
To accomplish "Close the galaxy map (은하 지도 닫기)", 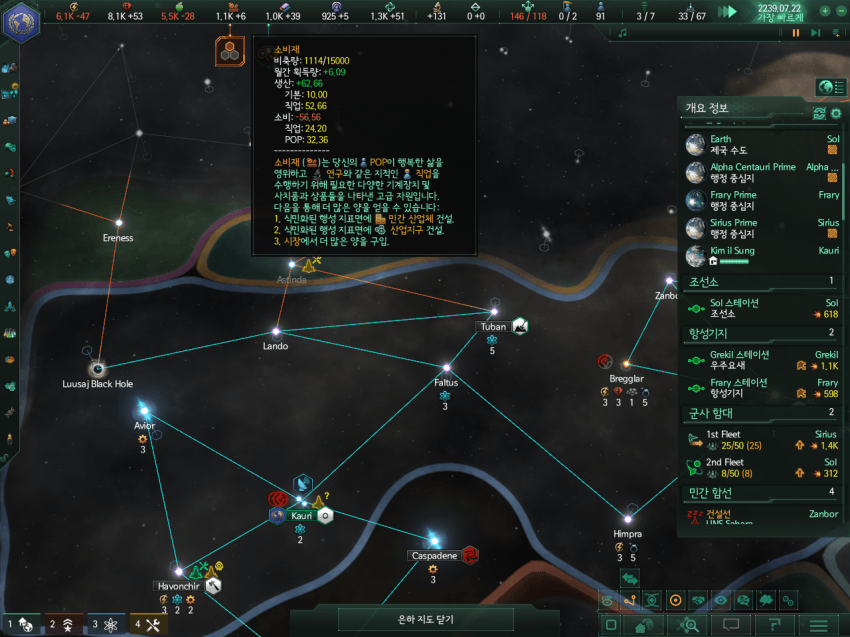I will pyautogui.click(x=425, y=620).
